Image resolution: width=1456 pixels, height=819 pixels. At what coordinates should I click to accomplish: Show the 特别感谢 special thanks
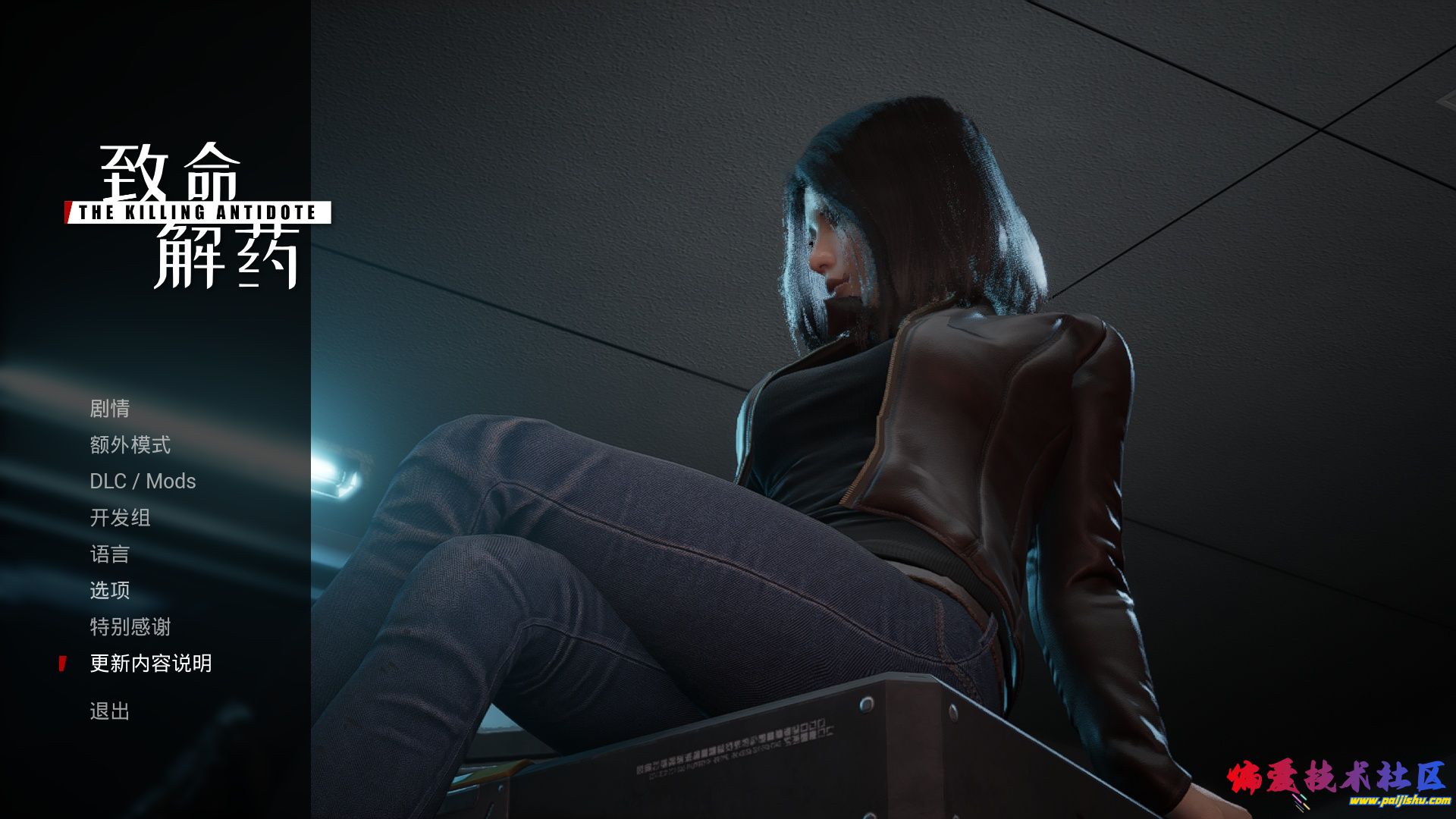click(130, 627)
